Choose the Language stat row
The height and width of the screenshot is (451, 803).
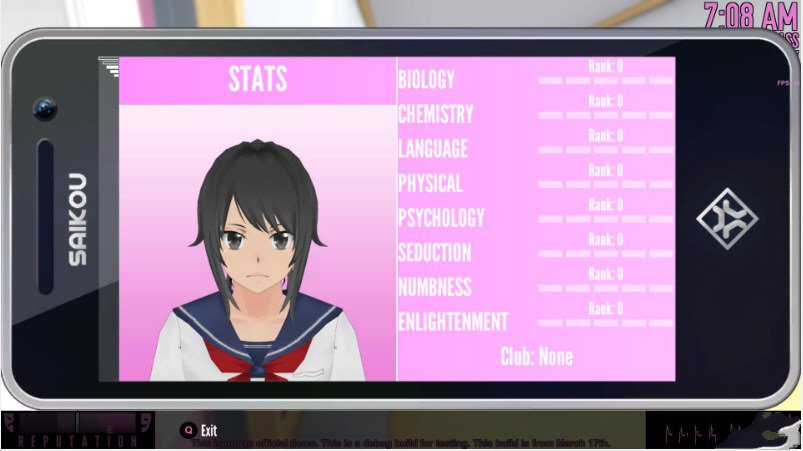pyautogui.click(x=433, y=149)
